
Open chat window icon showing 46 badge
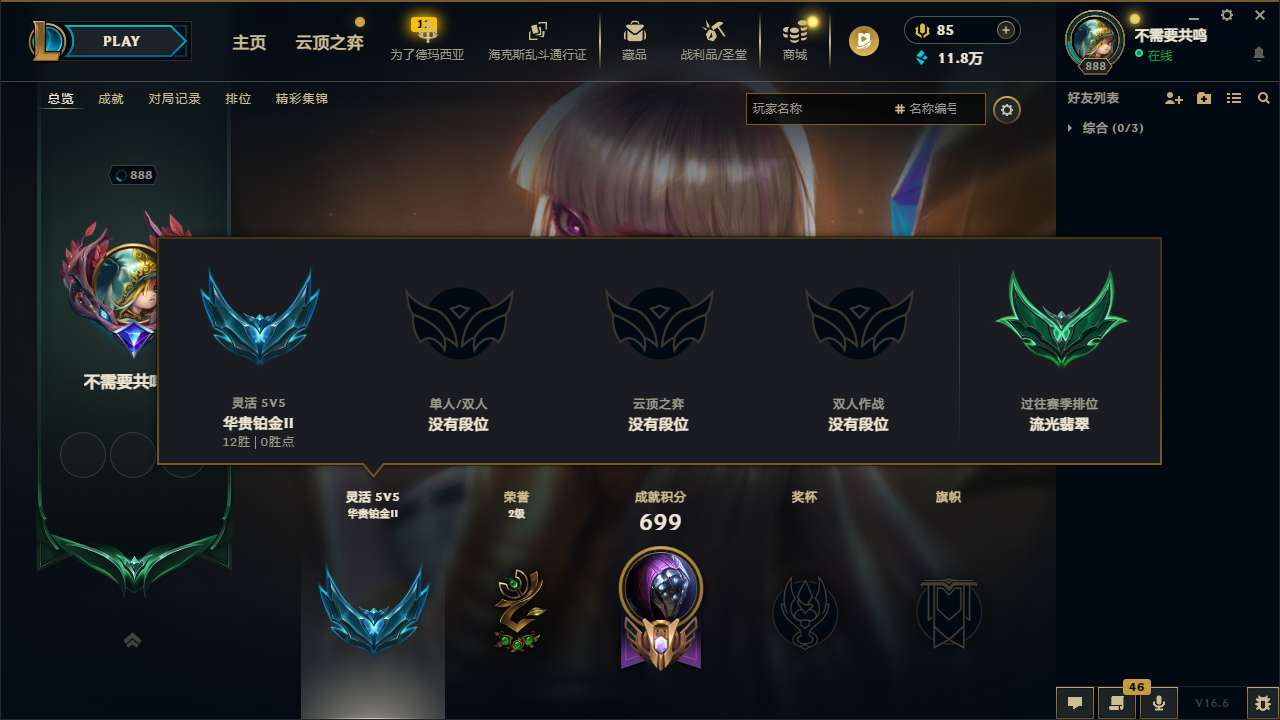(1117, 702)
